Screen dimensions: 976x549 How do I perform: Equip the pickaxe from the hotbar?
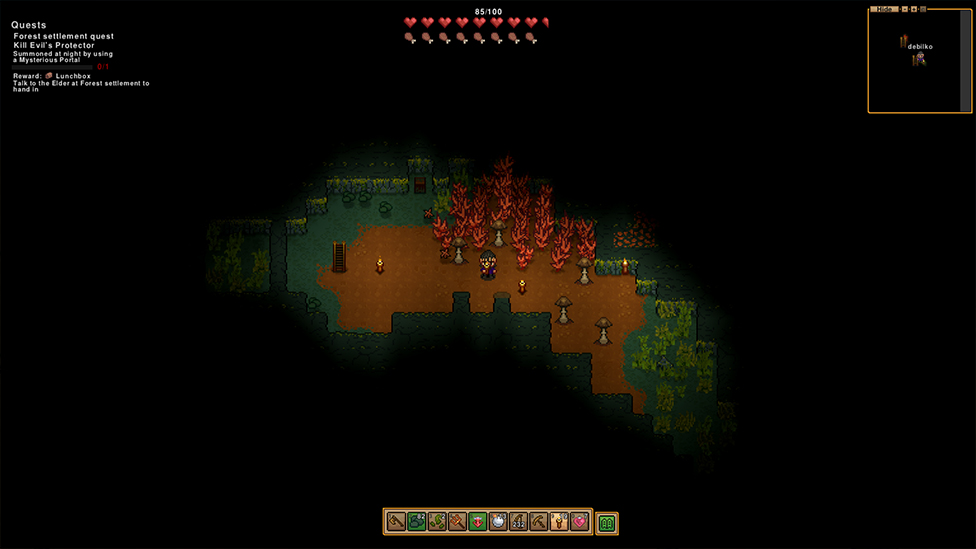click(x=538, y=522)
